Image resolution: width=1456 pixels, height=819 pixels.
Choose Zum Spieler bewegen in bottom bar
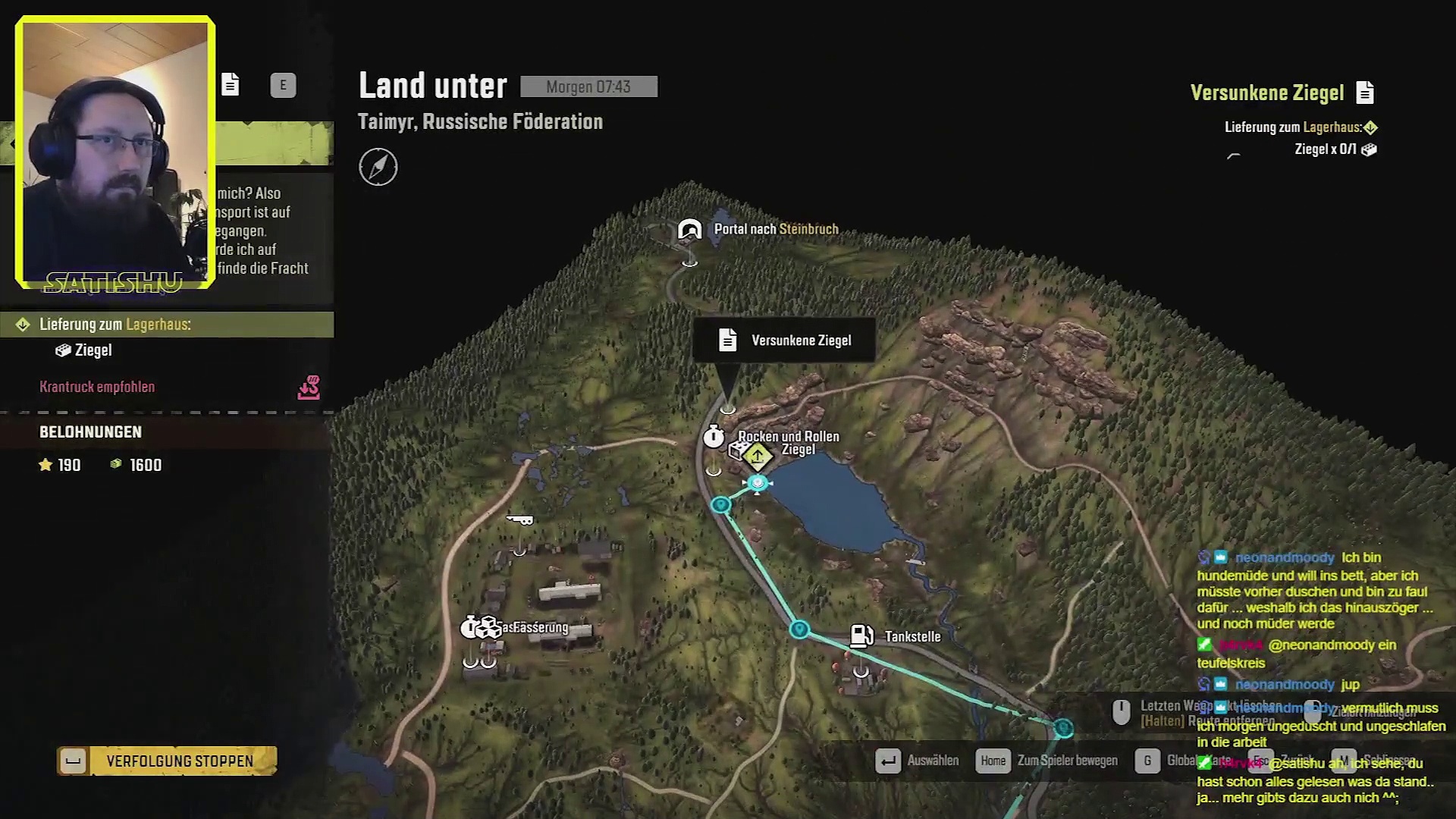pyautogui.click(x=1049, y=761)
